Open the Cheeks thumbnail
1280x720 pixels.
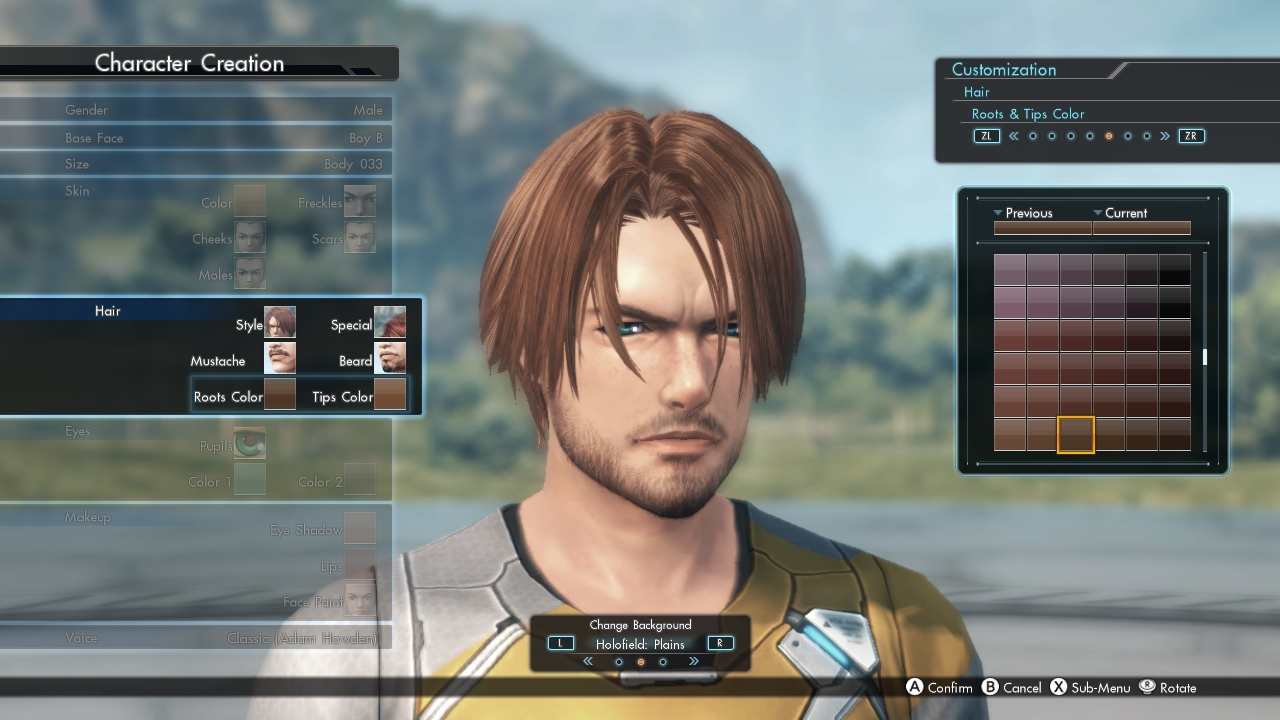coord(250,237)
